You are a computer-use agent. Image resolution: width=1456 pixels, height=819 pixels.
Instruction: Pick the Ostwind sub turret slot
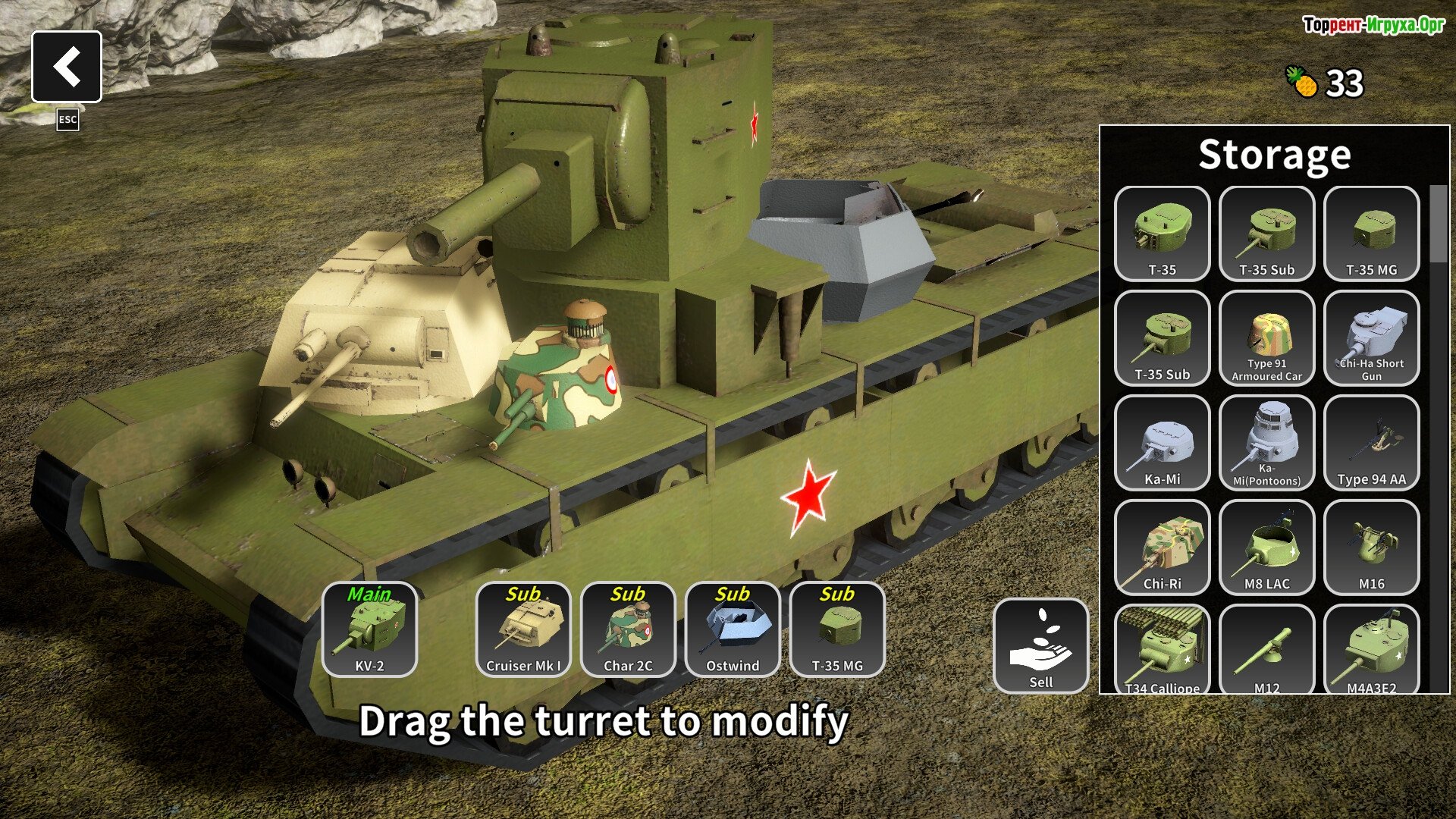[733, 629]
